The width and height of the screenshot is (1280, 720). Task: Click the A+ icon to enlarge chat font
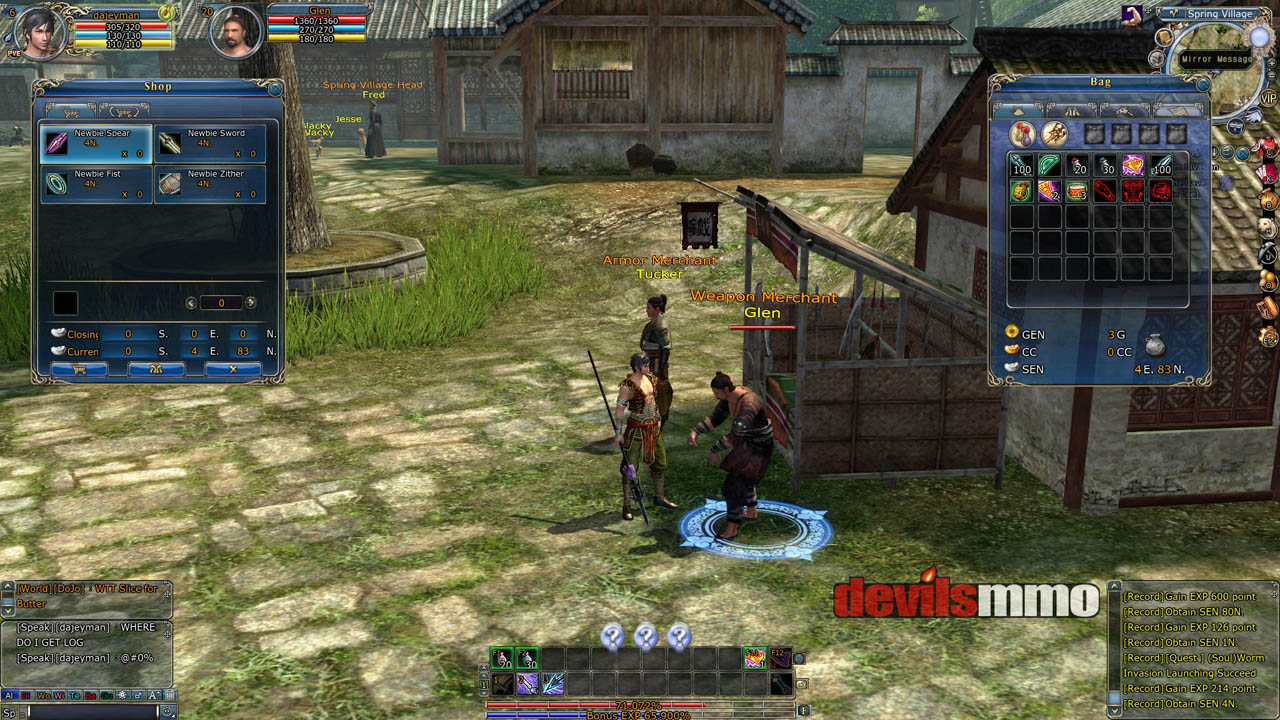click(x=153, y=695)
